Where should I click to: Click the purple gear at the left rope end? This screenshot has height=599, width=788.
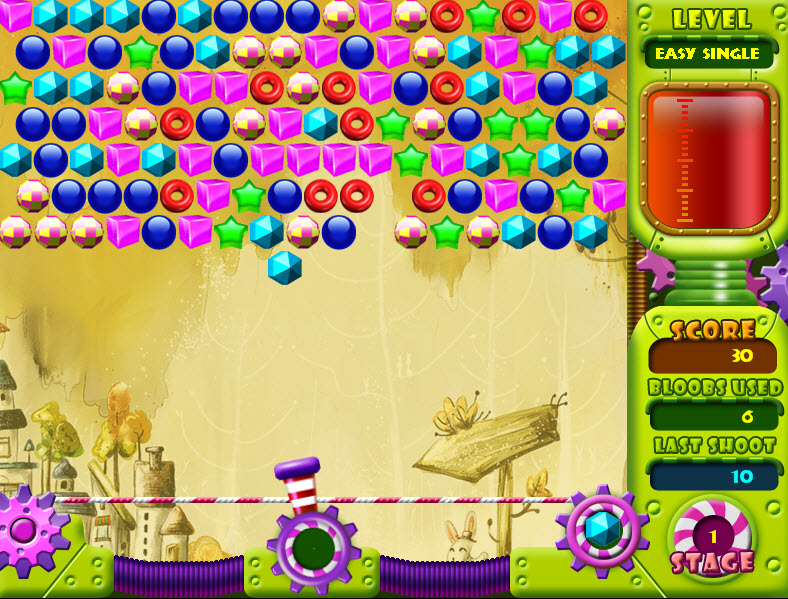(x=22, y=528)
